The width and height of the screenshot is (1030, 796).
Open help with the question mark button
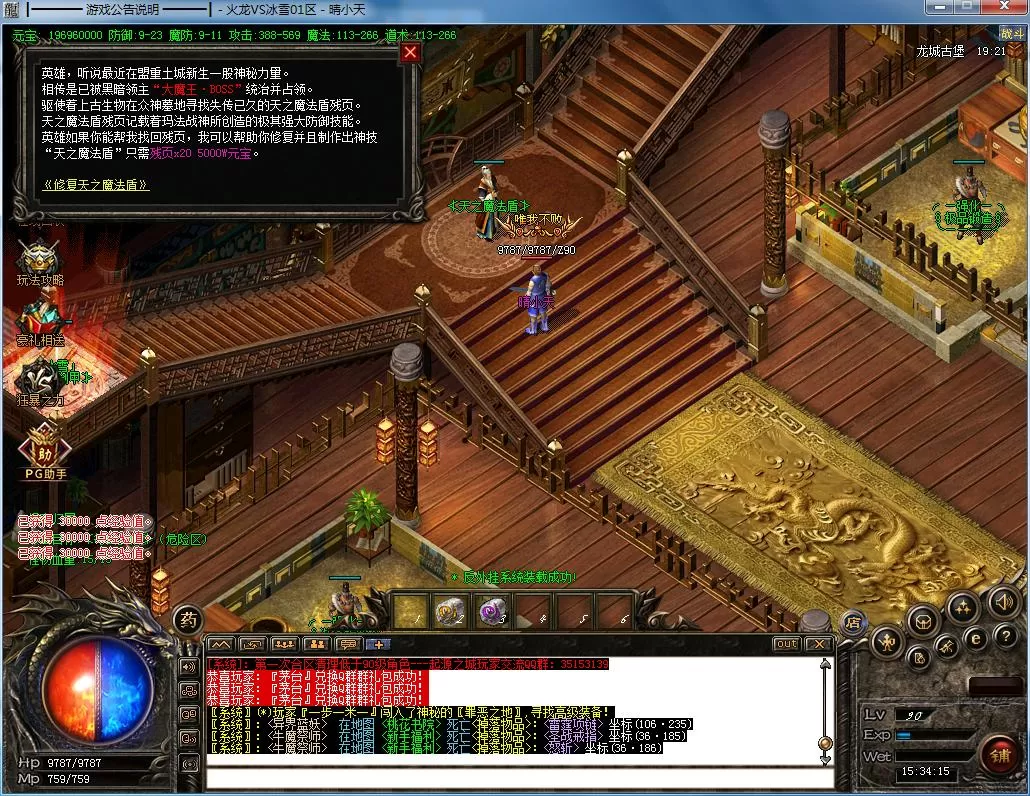click(1005, 636)
